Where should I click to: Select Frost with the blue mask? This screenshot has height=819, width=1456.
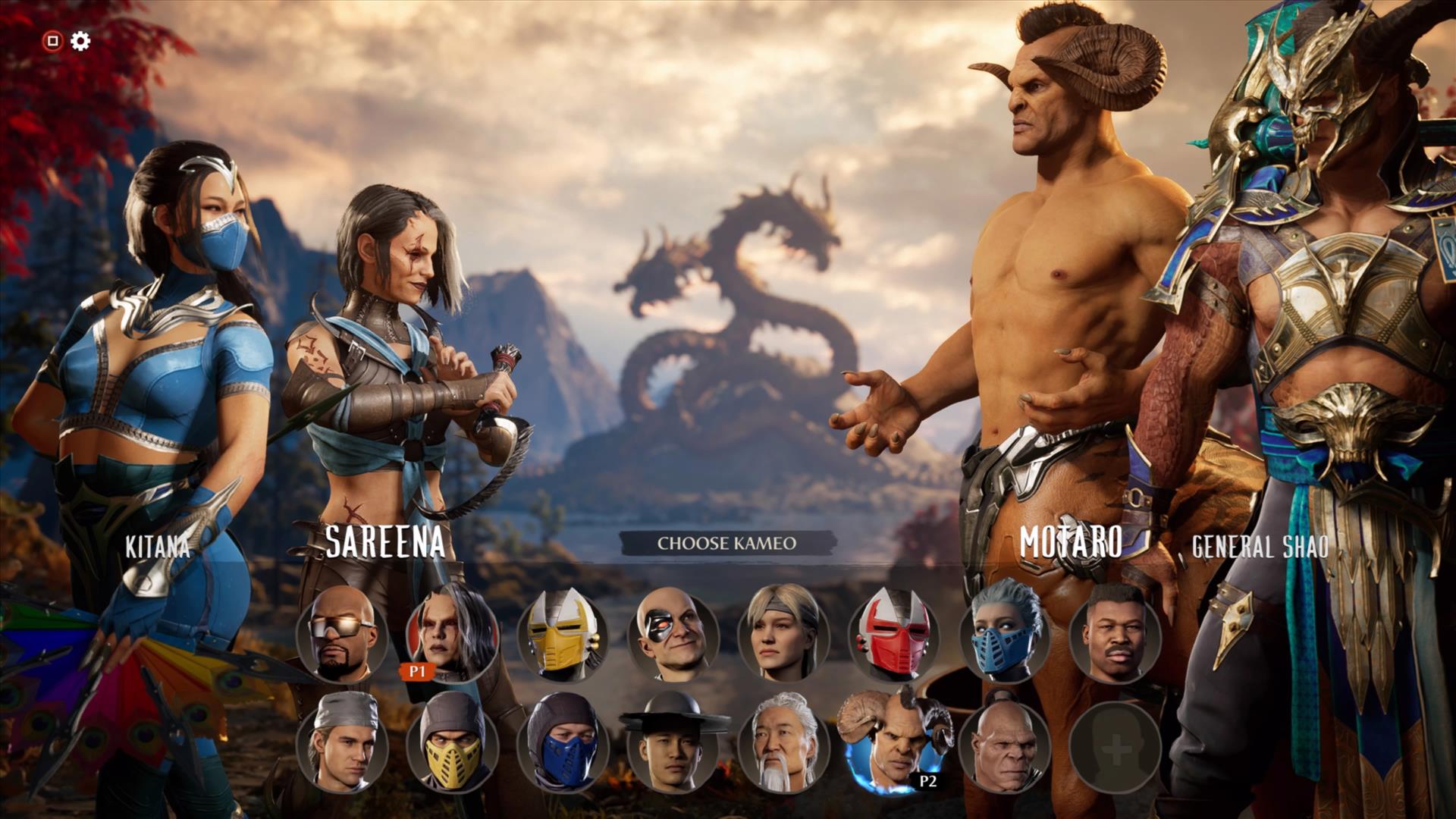1004,634
